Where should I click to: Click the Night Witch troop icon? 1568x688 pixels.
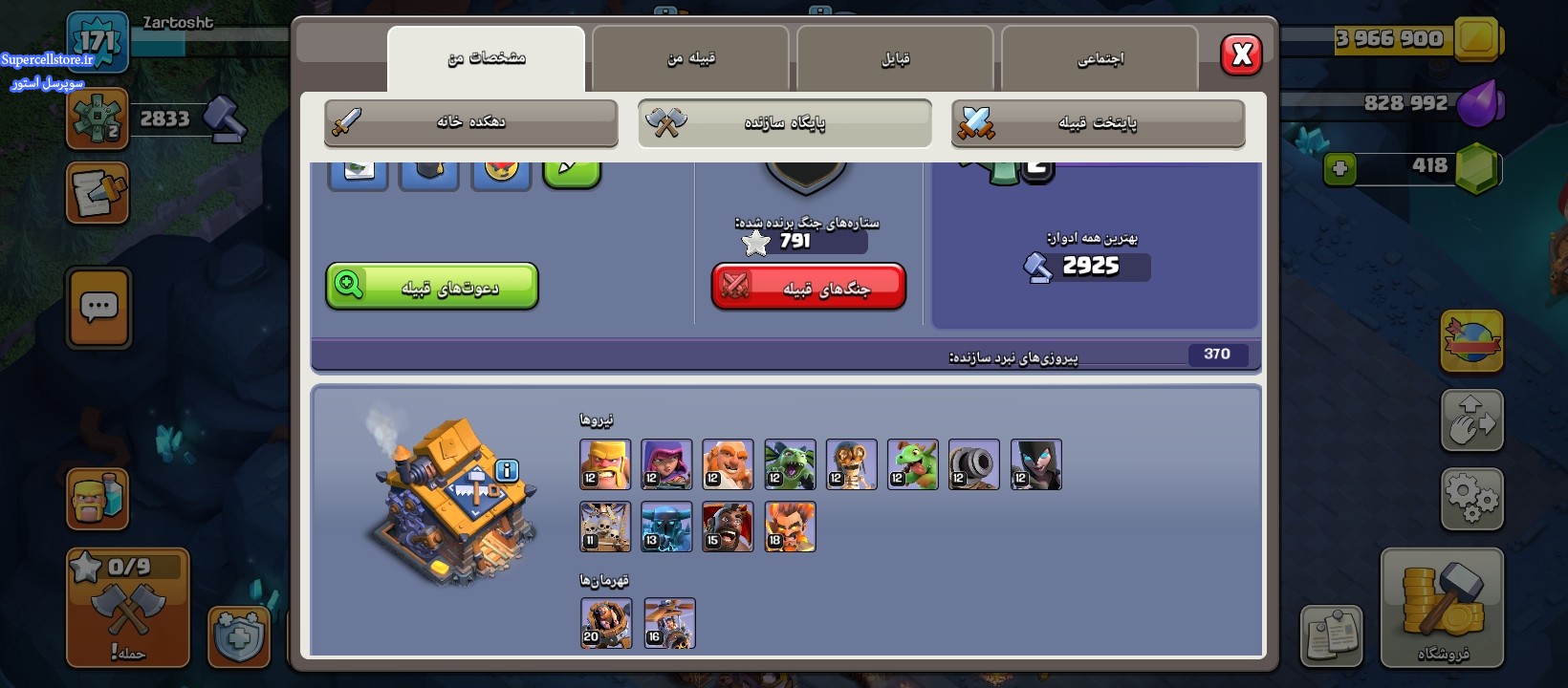click(1035, 464)
